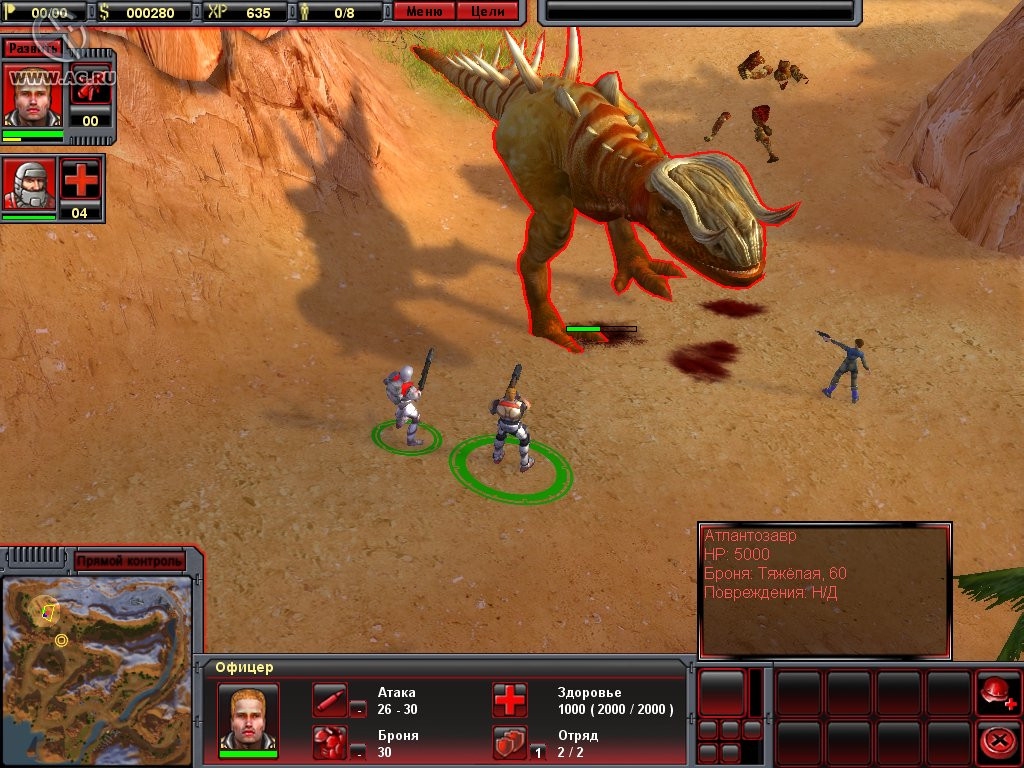
Task: Click the Развить upgrade button
Action: tap(32, 48)
